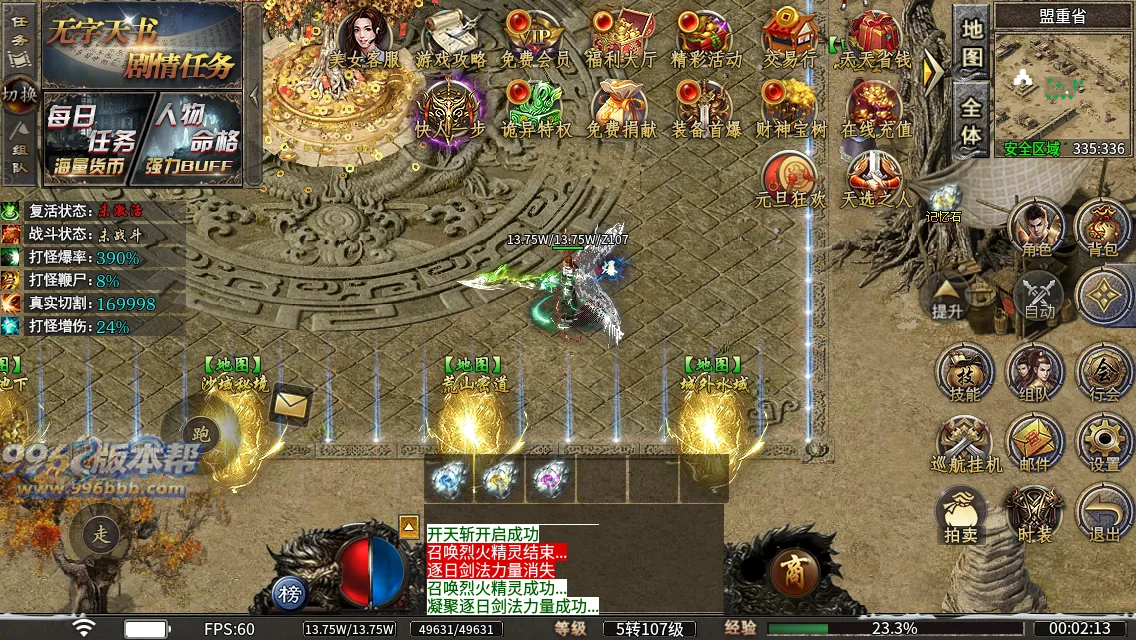Toggle 自动 auto-combat button
This screenshot has height=640, width=1136.
pos(1040,297)
